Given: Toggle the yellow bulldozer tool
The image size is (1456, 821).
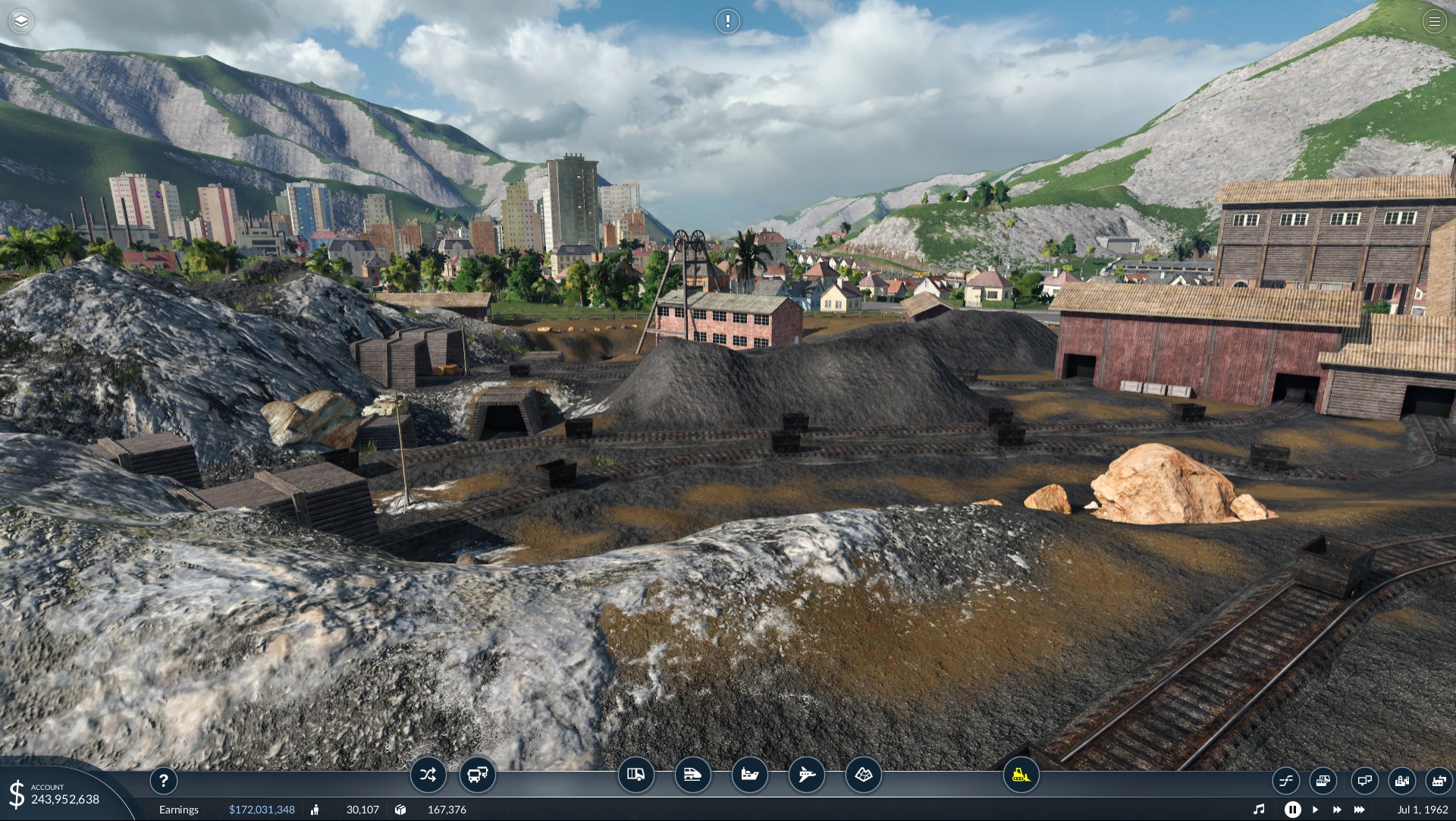Looking at the screenshot, I should (x=1021, y=775).
